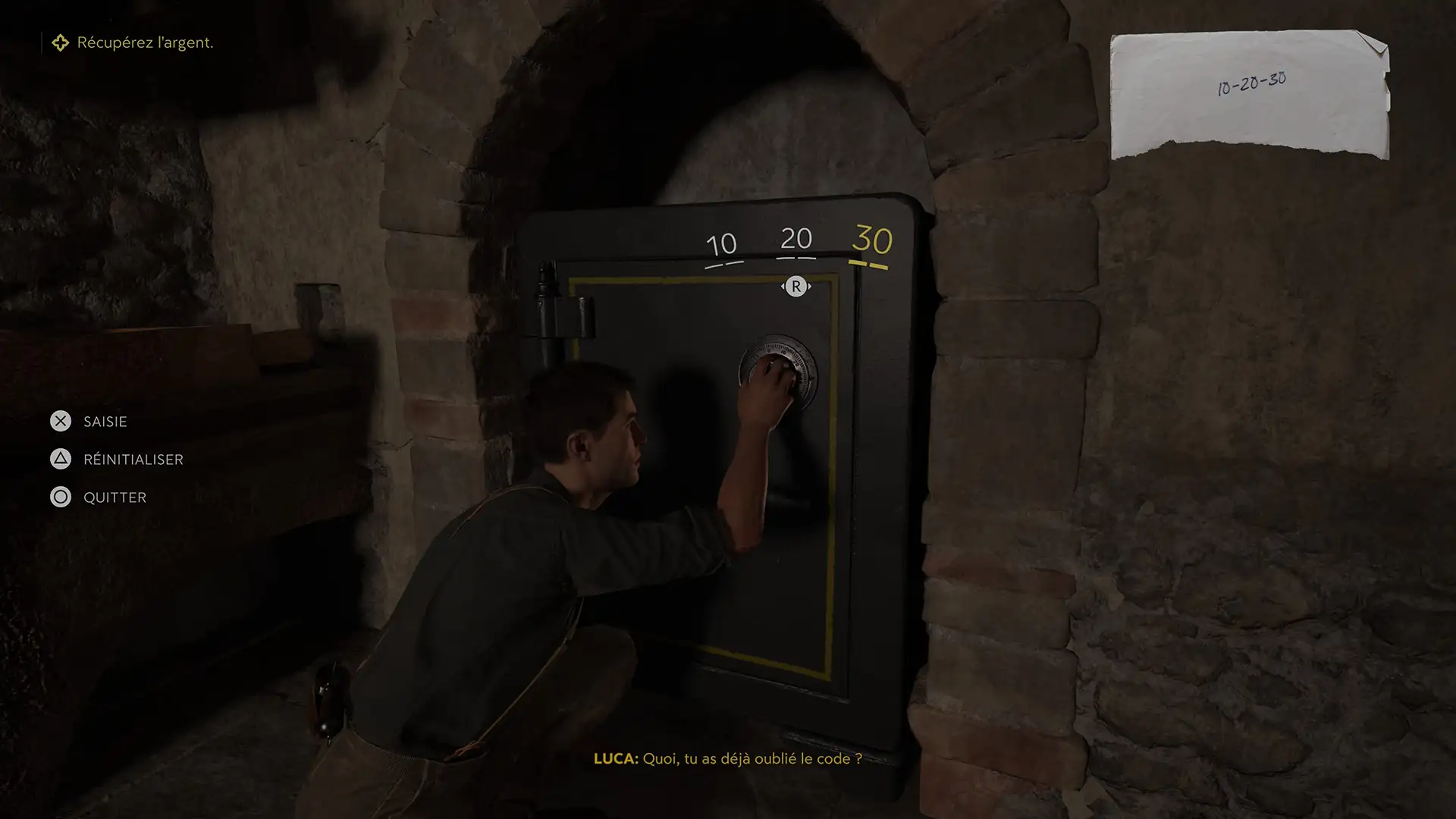Open the paper note showing code 10-20-30
This screenshot has width=1456, height=819.
point(1250,95)
